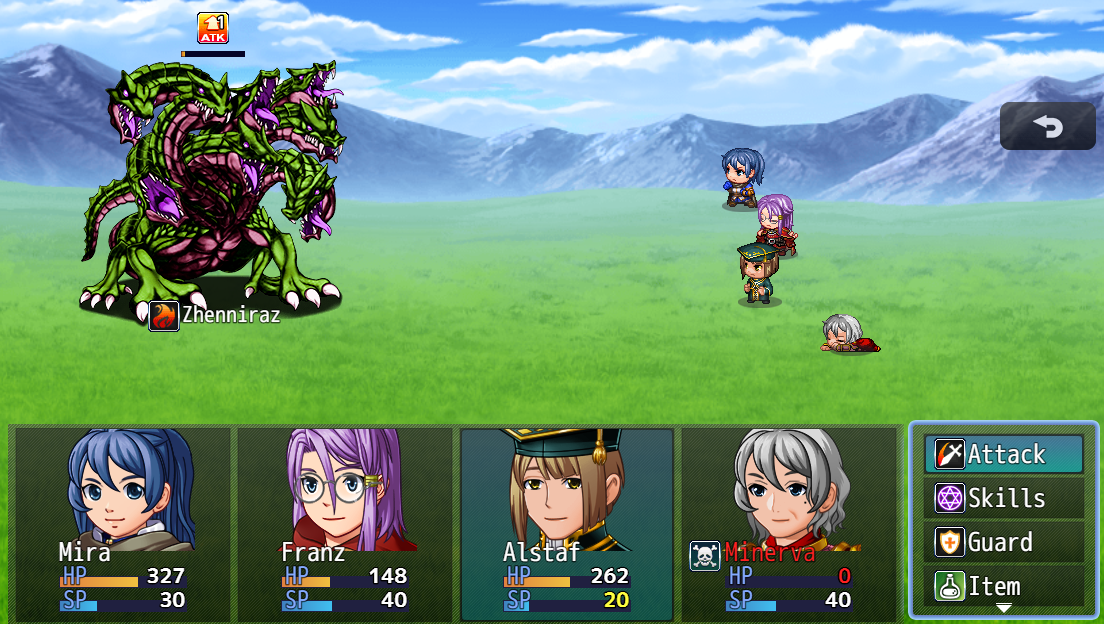Image resolution: width=1104 pixels, height=624 pixels.
Task: Open the Item menu
Action: coord(1003,585)
